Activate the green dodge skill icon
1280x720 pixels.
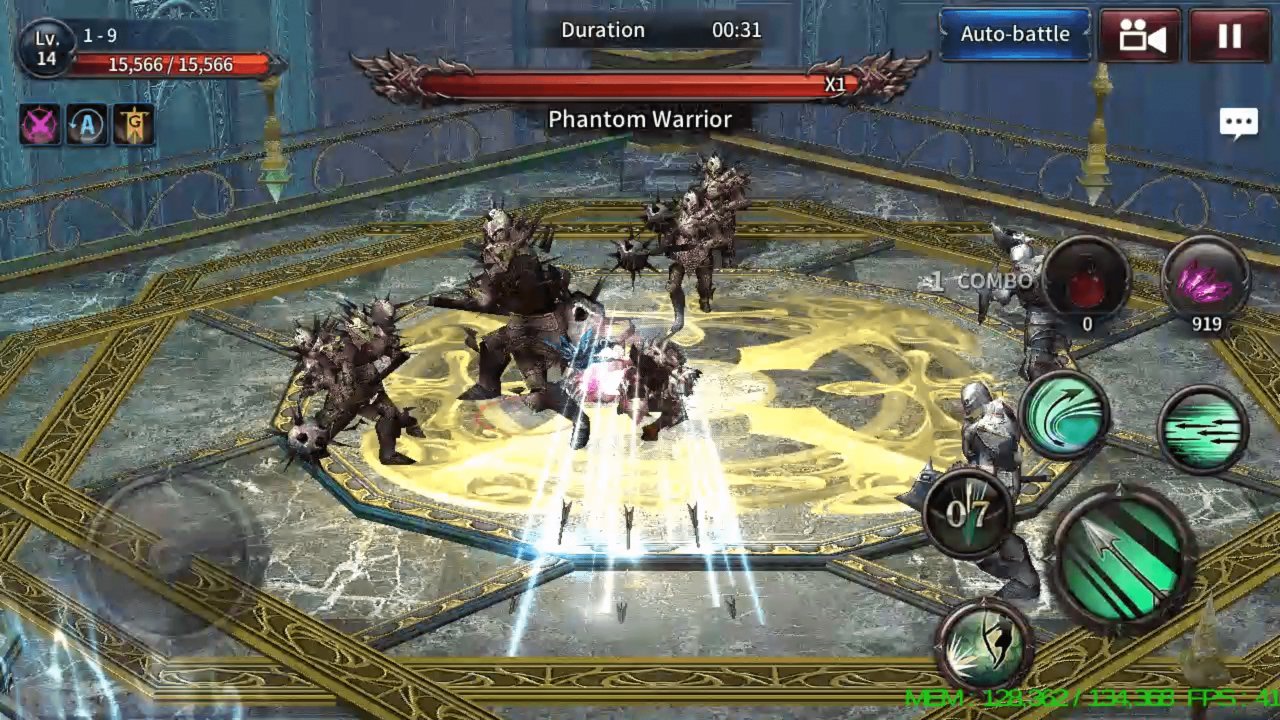(987, 646)
